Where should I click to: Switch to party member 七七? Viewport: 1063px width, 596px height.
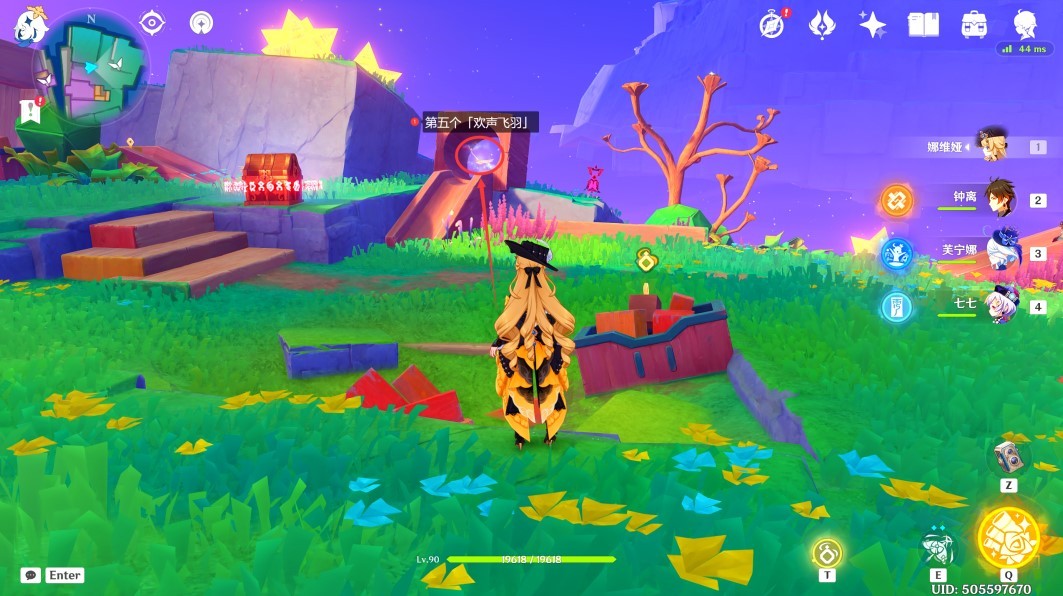click(x=1000, y=305)
